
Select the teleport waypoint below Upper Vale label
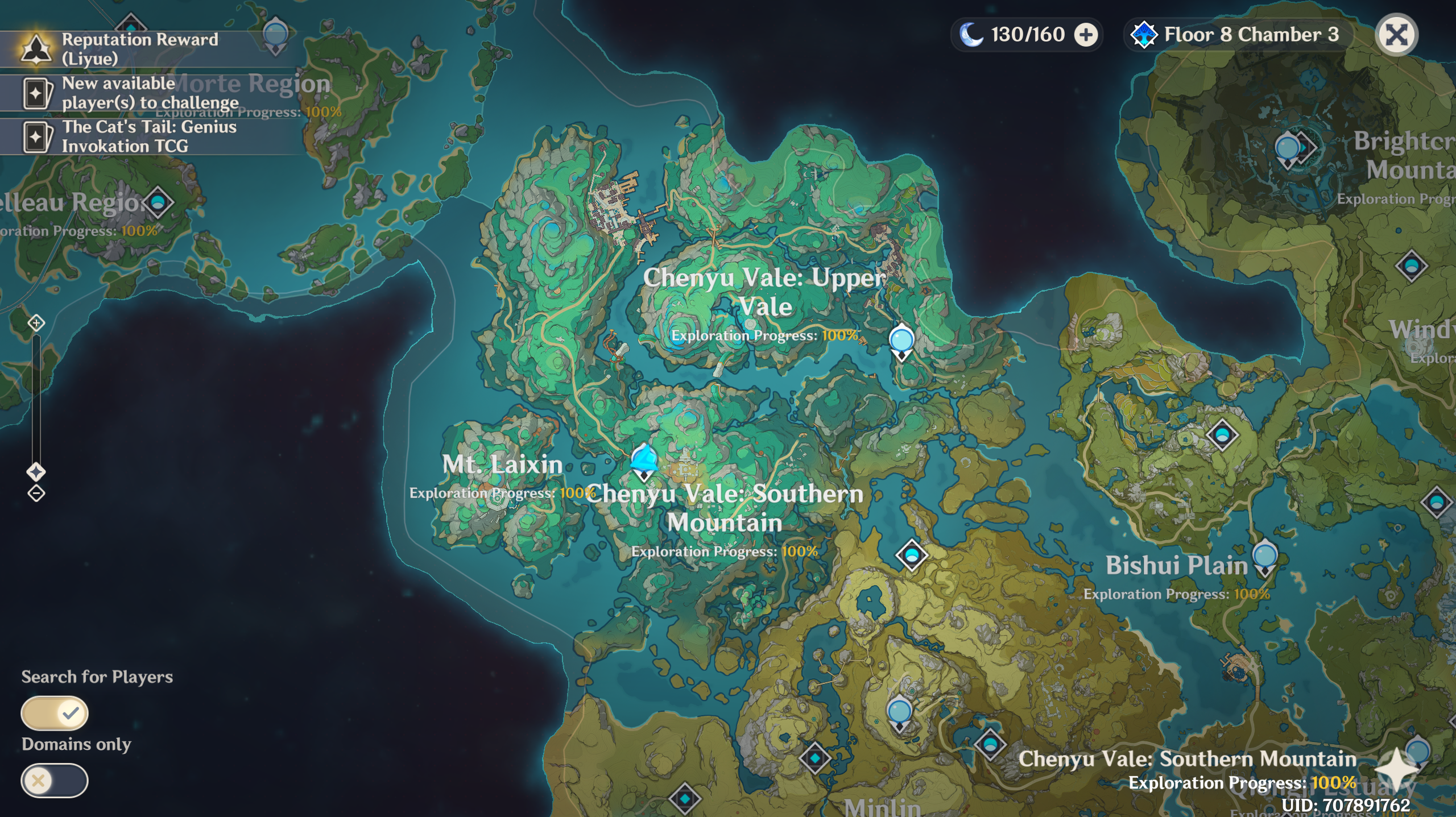901,342
